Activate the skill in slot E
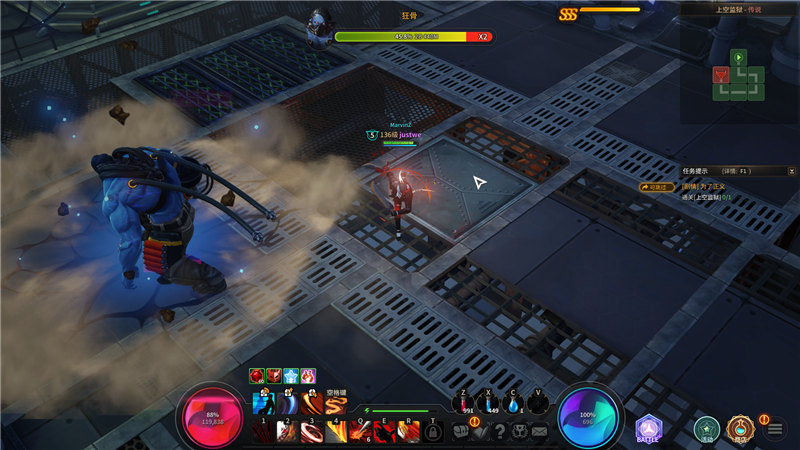The image size is (800, 450). [x=384, y=431]
